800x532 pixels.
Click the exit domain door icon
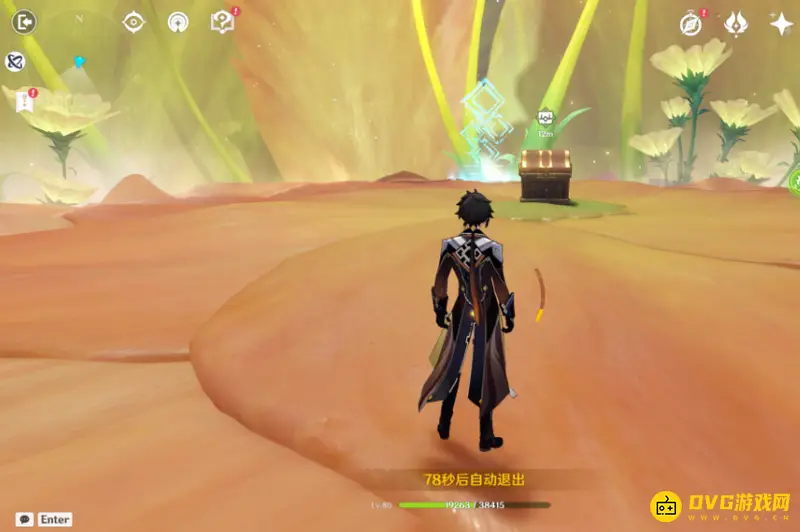tap(24, 21)
